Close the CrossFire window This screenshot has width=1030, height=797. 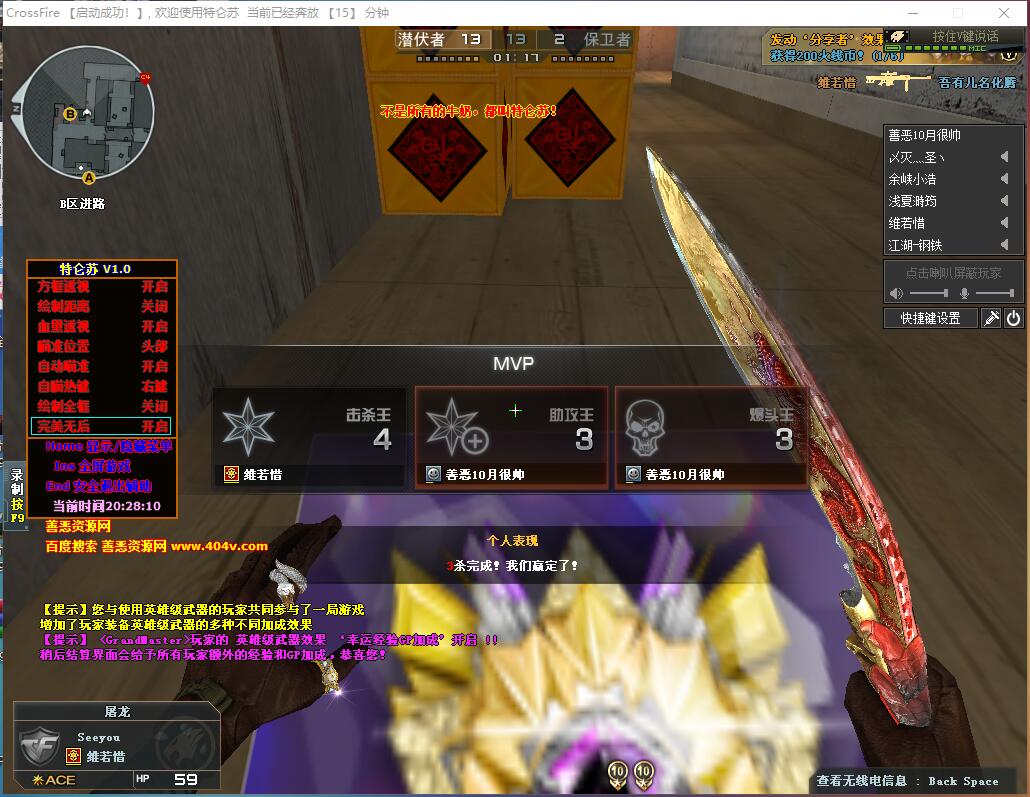coord(1004,13)
